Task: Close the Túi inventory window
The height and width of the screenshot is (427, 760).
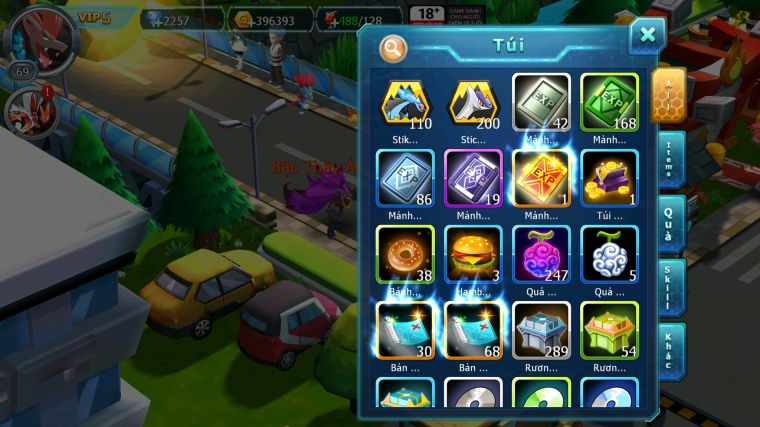Action: point(647,36)
